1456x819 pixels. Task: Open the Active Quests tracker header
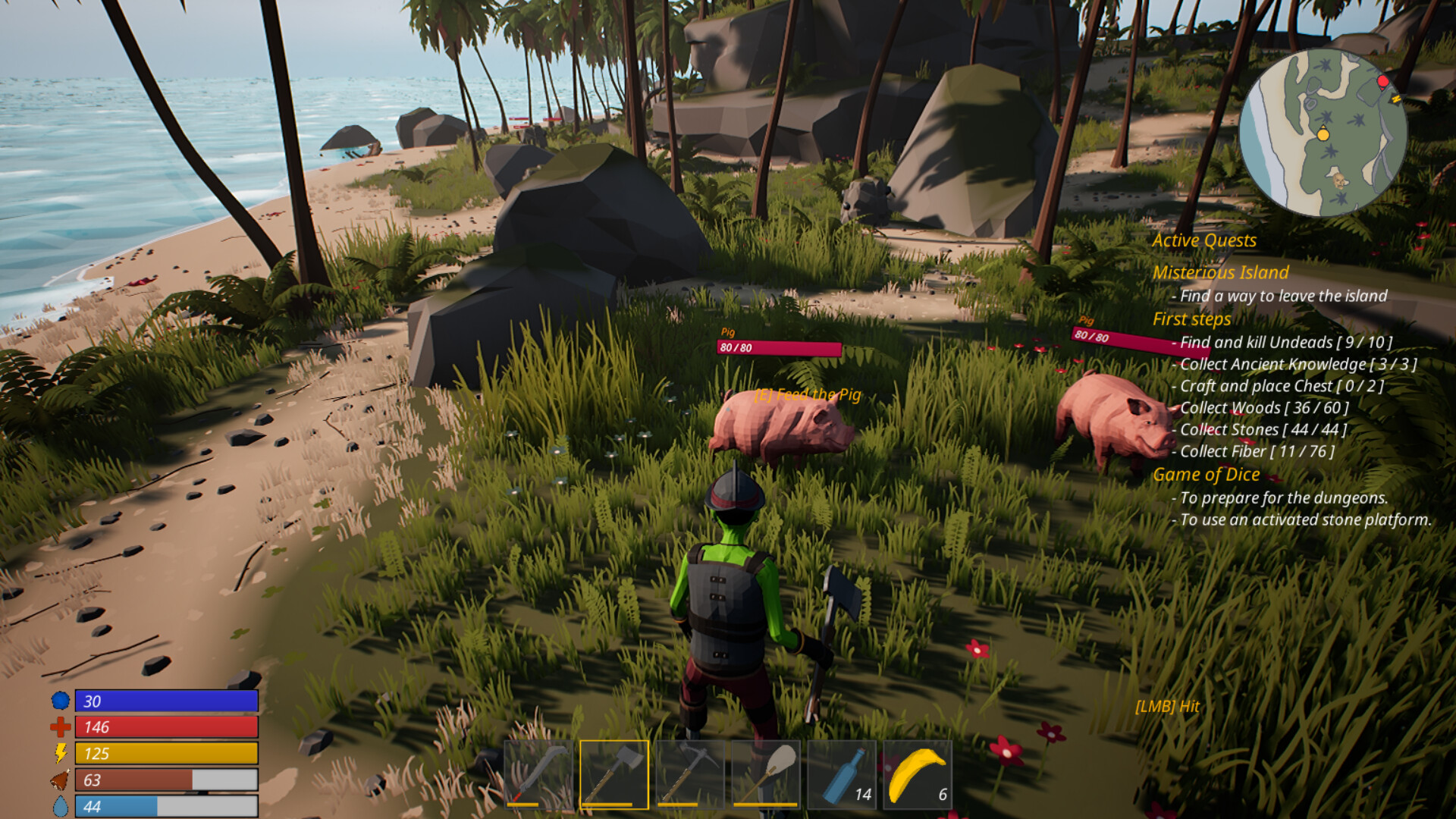click(x=1204, y=240)
